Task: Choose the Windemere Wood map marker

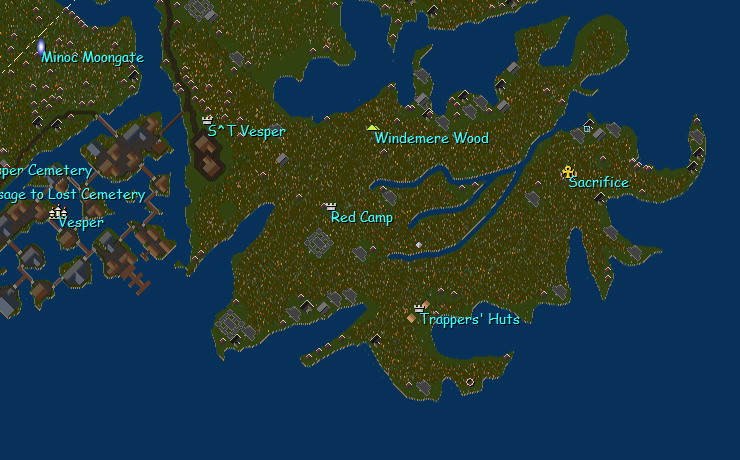Action: click(373, 128)
